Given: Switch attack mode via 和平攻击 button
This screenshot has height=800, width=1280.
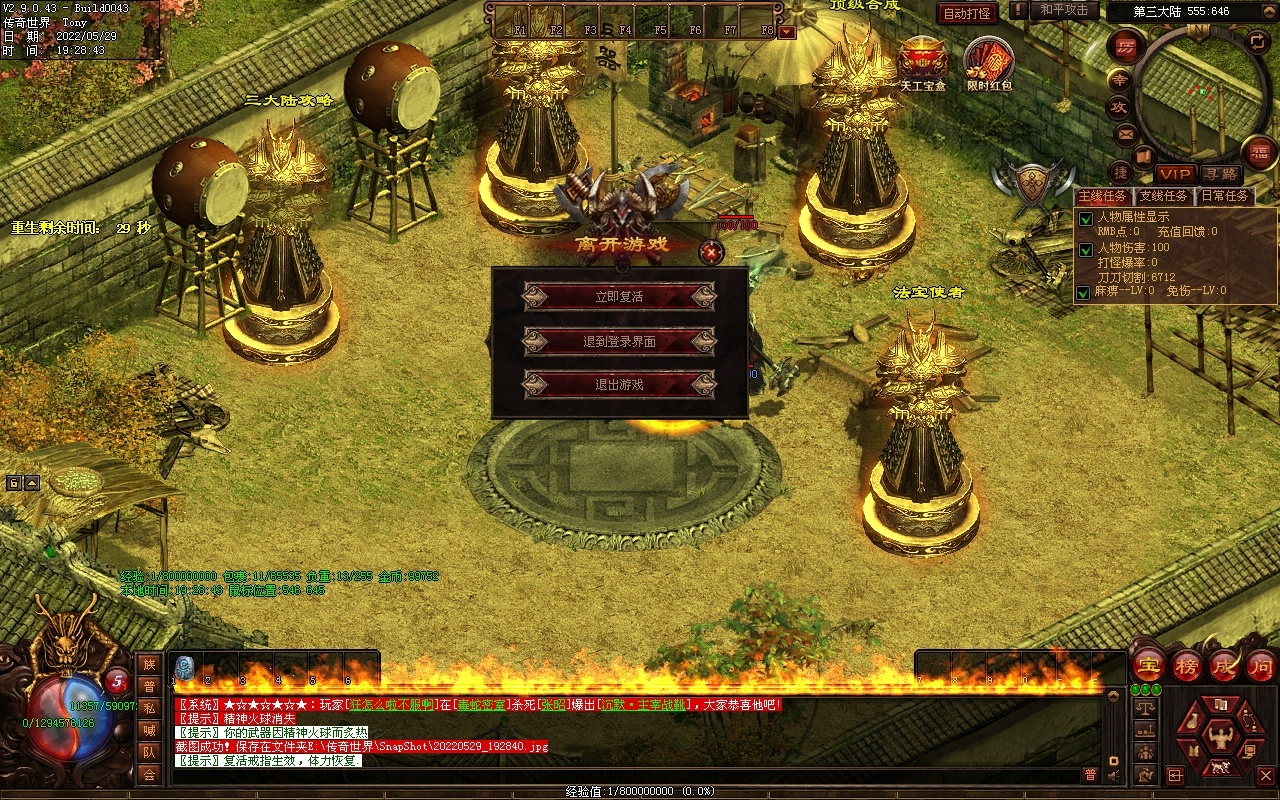Looking at the screenshot, I should coord(1063,10).
